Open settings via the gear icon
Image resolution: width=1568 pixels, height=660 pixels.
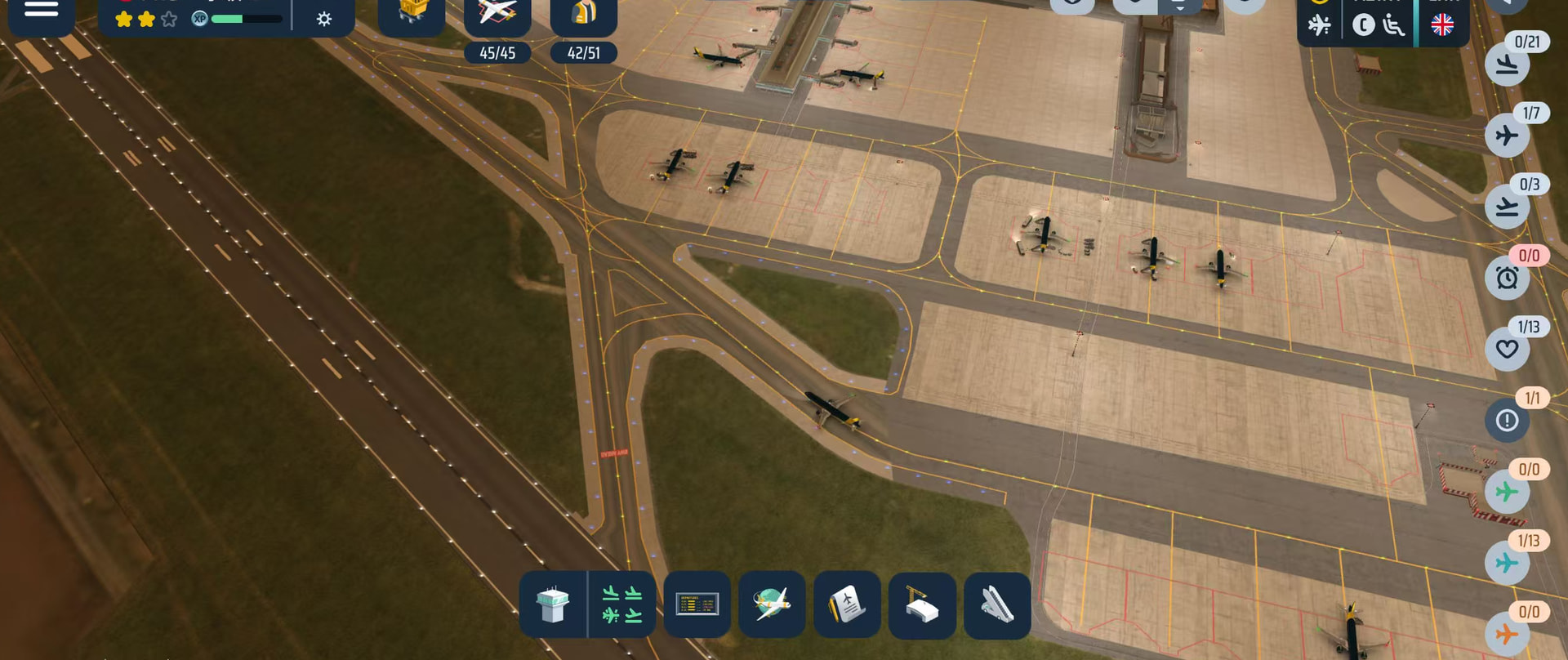(x=324, y=19)
